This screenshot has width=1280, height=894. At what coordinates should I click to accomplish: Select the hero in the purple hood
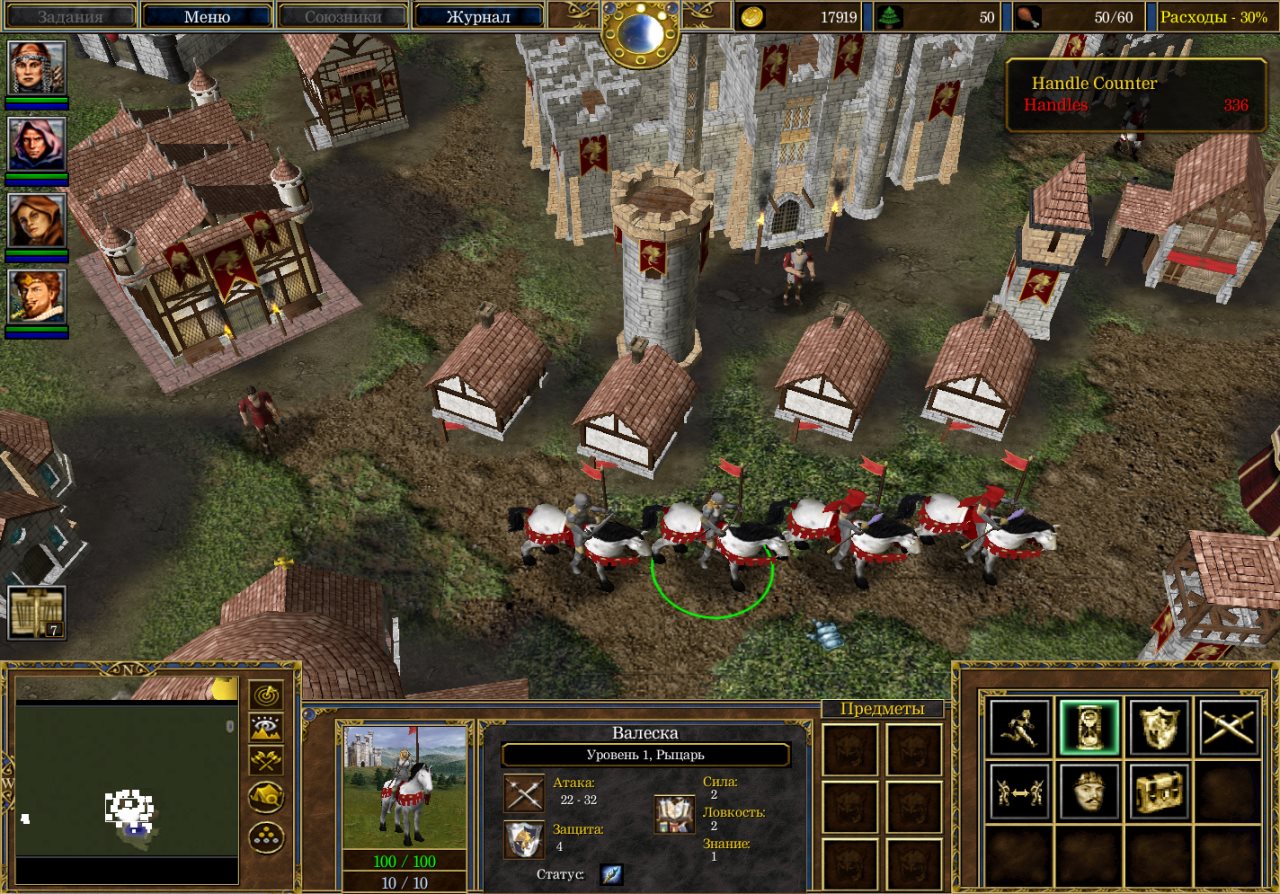(x=38, y=143)
